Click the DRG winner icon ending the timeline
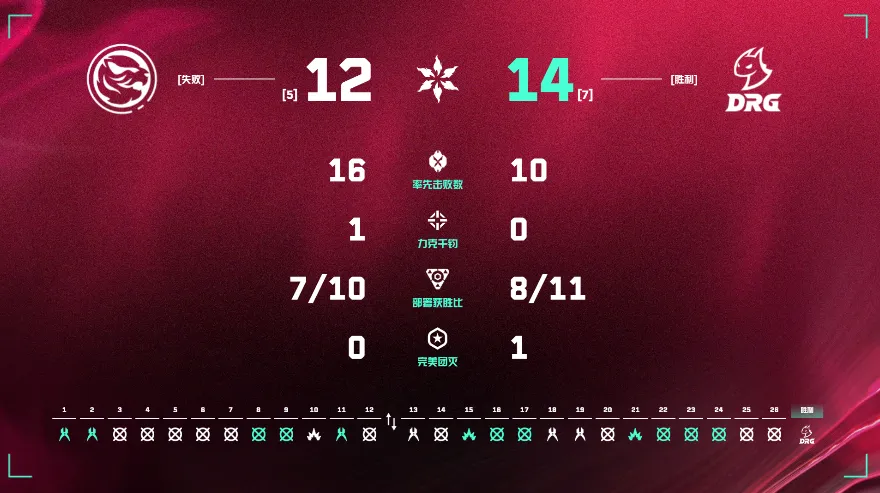880x493 pixels. (807, 434)
